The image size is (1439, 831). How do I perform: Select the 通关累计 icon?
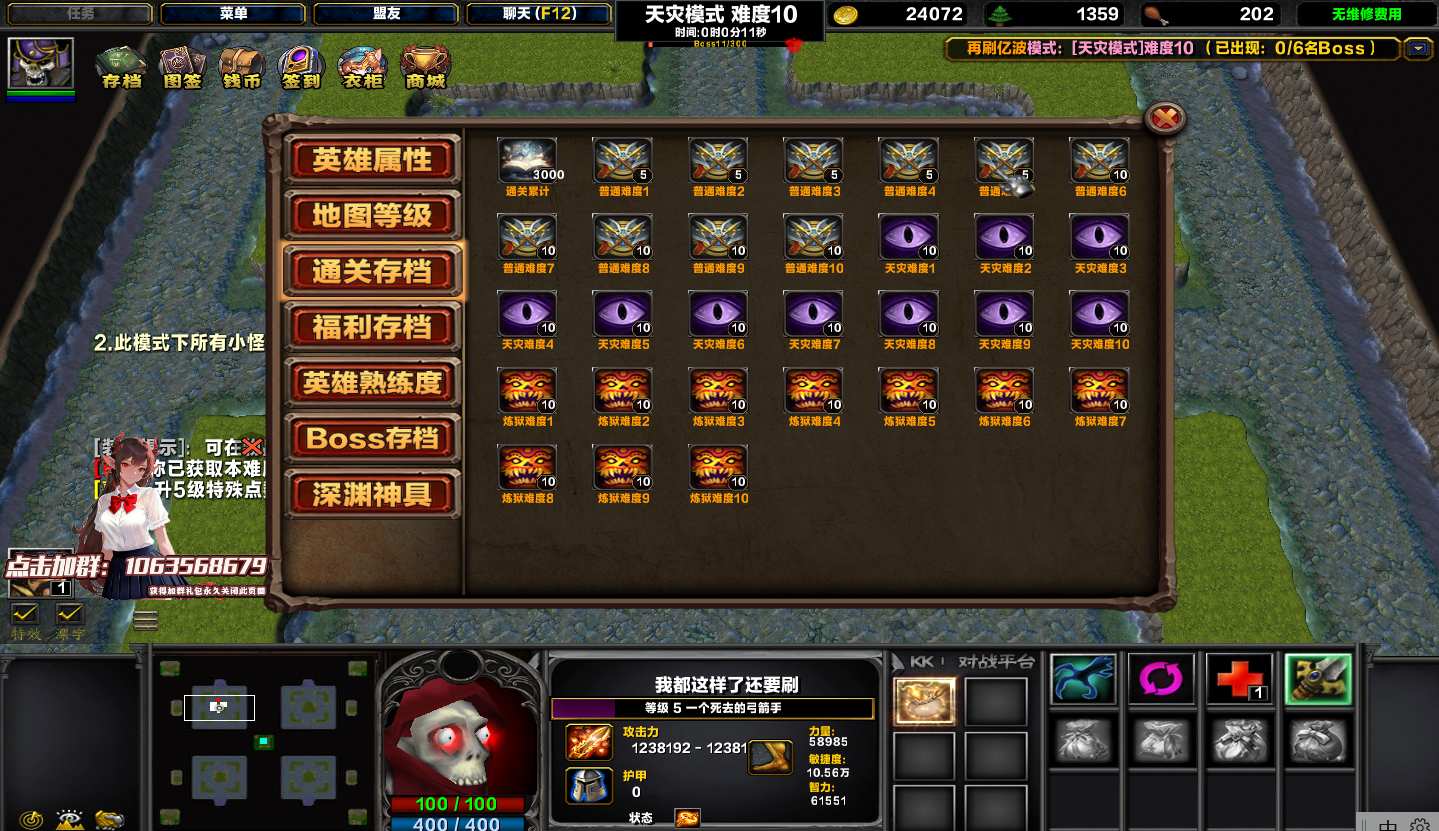coord(527,161)
